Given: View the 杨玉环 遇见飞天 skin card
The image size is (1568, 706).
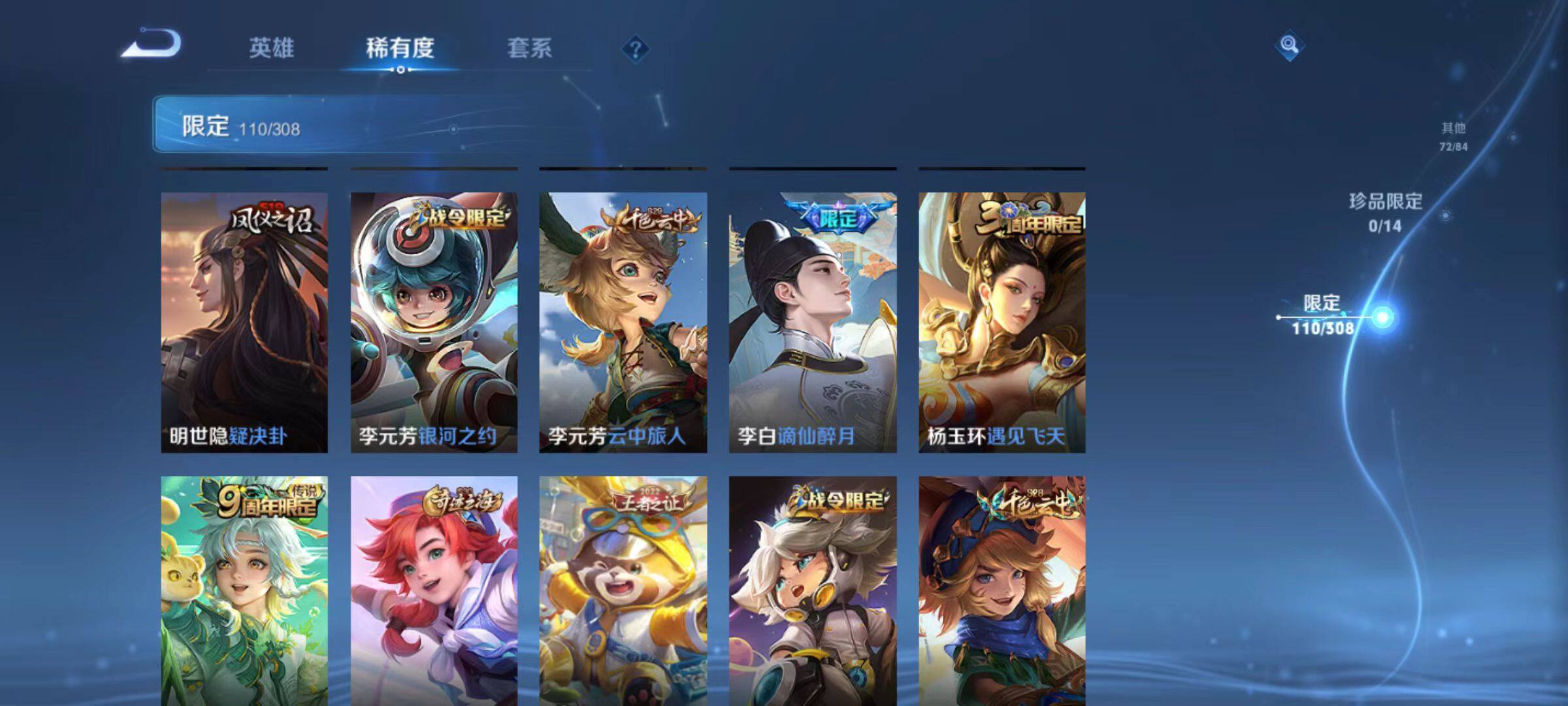Looking at the screenshot, I should [1002, 322].
